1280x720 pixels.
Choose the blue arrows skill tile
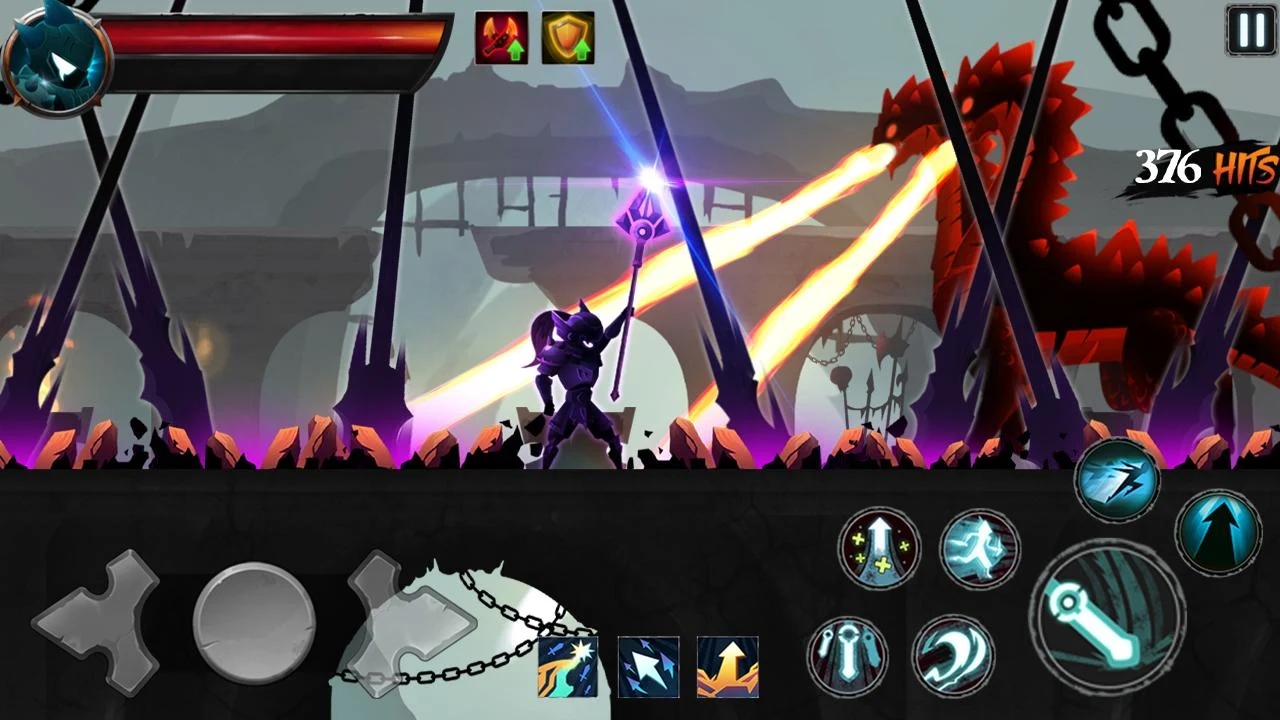648,667
